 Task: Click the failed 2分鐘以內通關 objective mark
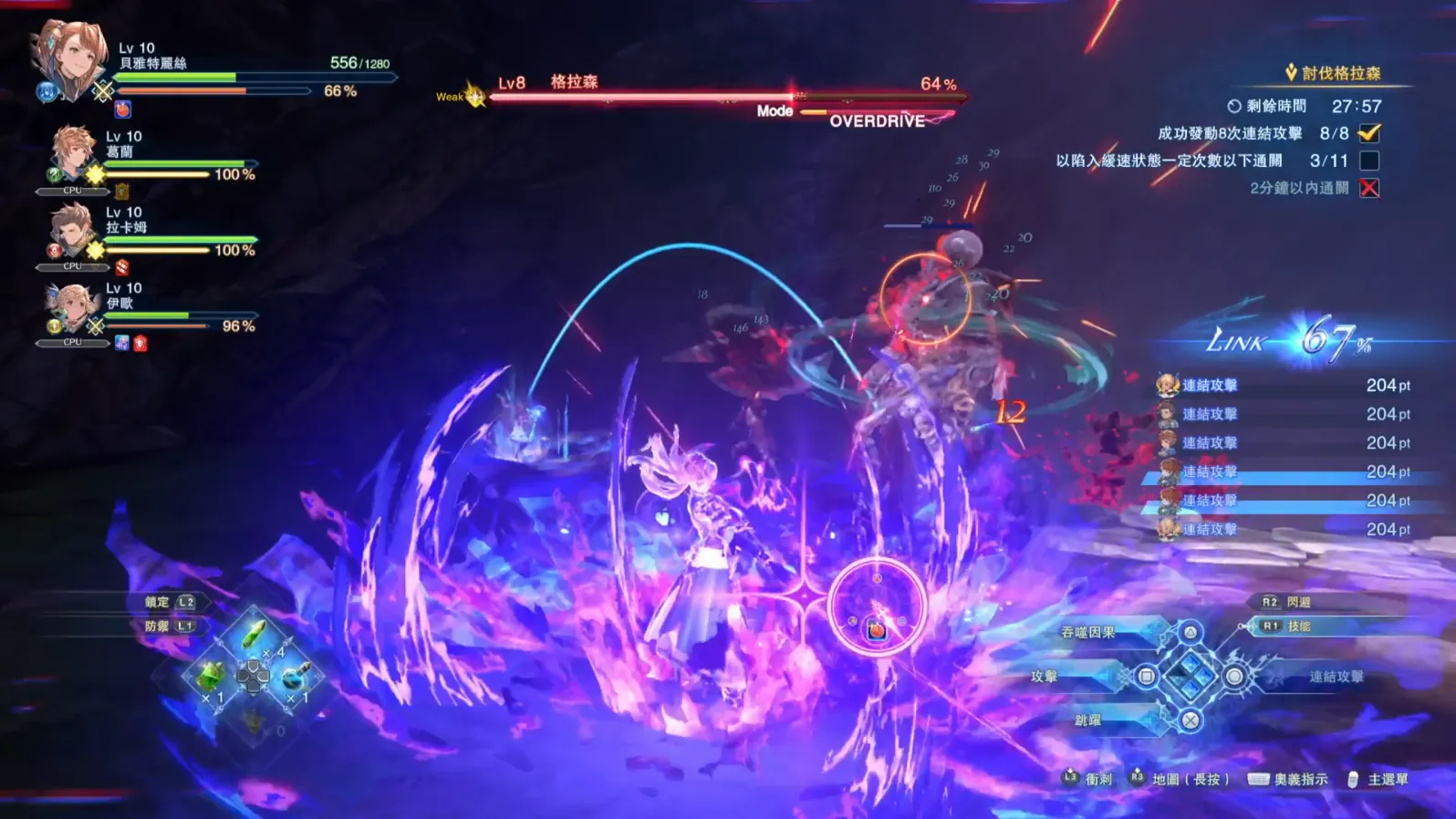[x=1368, y=188]
